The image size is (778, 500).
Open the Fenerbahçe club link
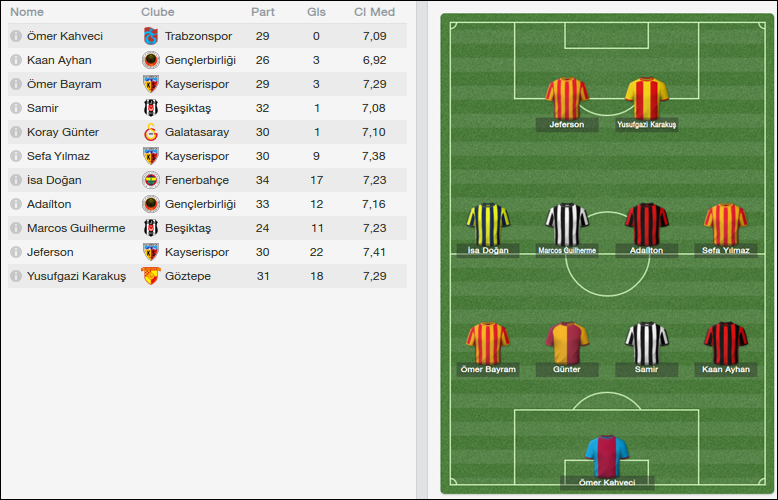pos(196,180)
